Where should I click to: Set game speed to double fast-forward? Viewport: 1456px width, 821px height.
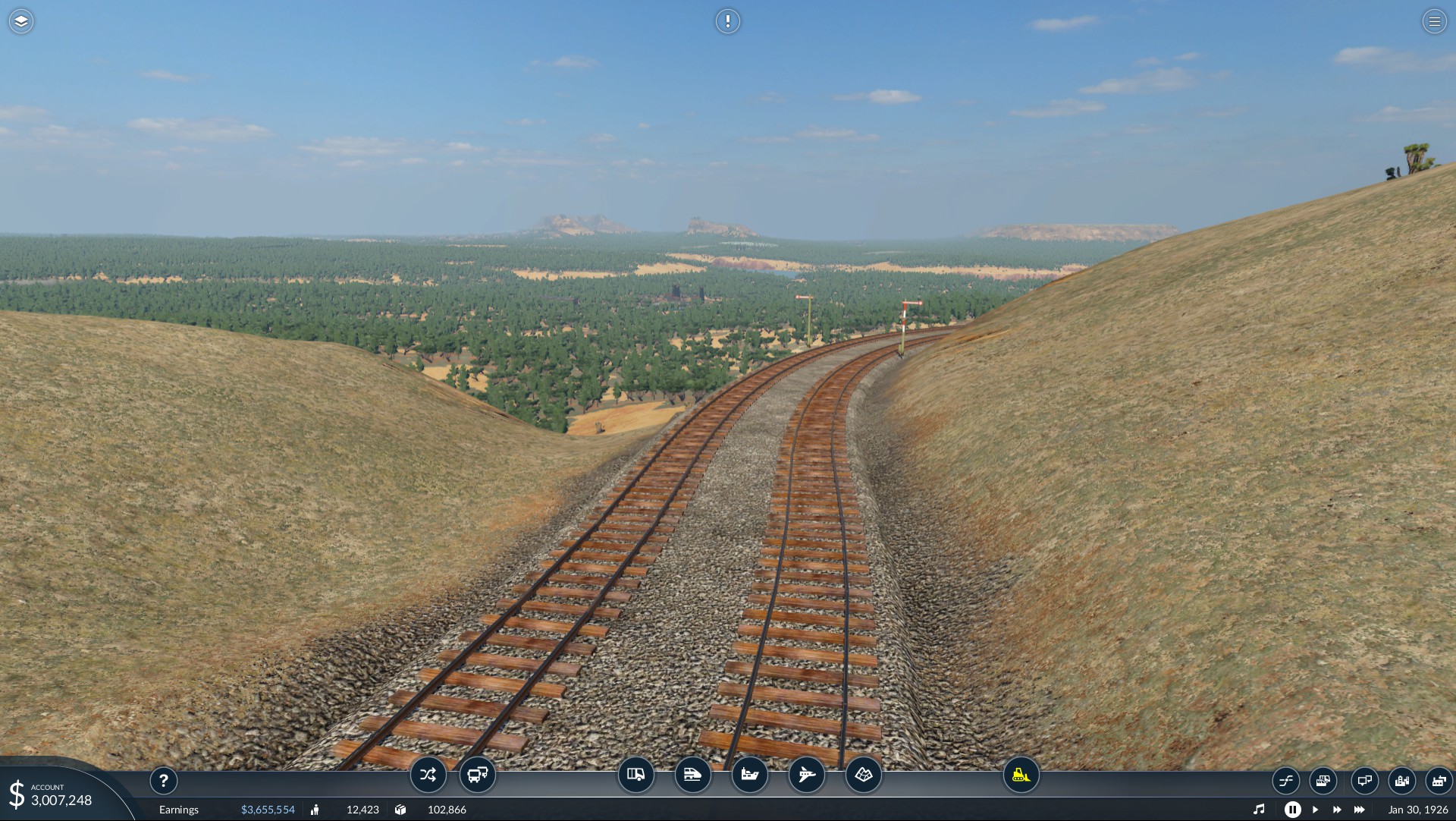(1337, 810)
